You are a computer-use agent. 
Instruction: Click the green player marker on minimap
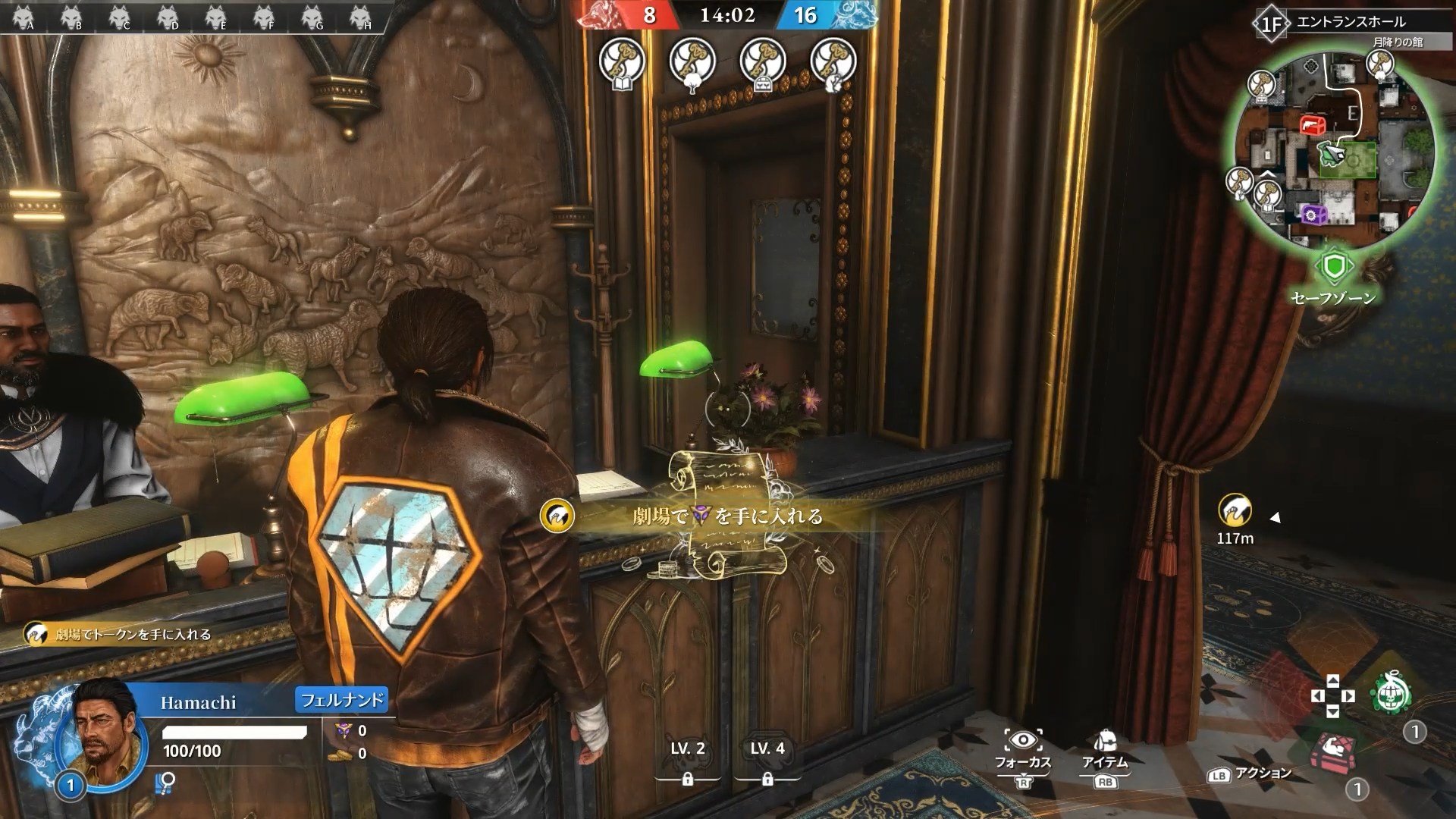click(1332, 153)
